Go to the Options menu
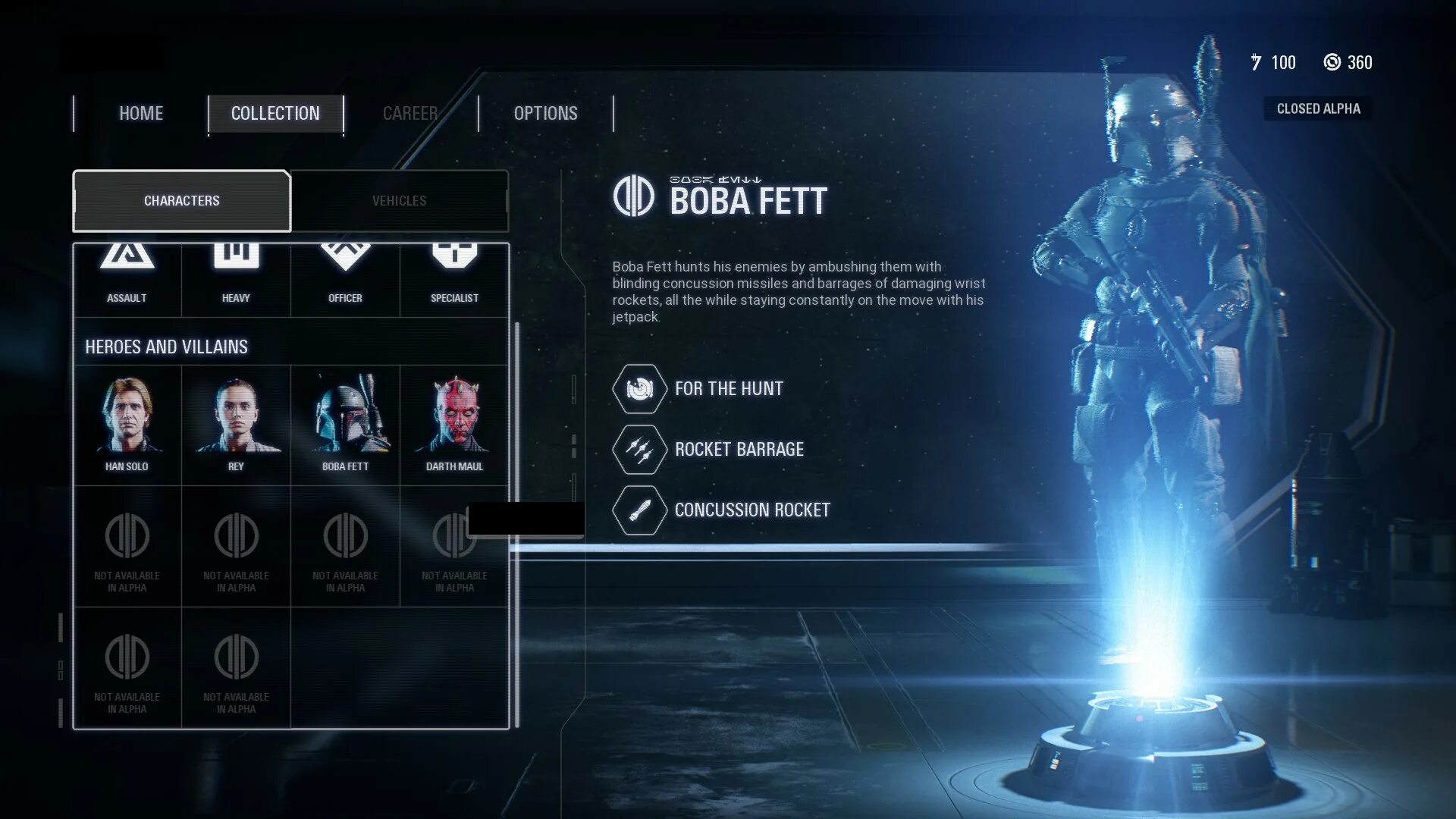This screenshot has width=1456, height=819. coord(545,114)
